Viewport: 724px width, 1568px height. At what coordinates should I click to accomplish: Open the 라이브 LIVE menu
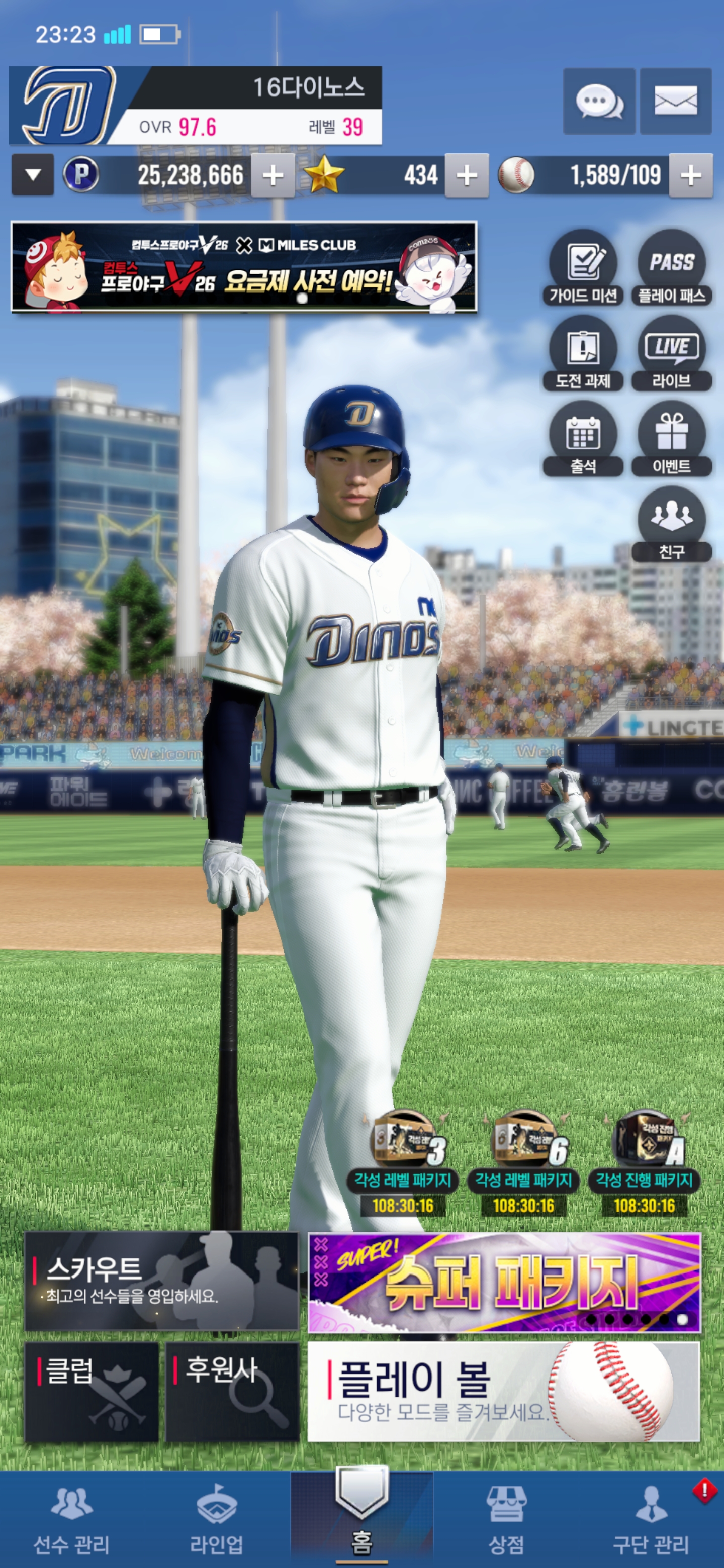(672, 354)
